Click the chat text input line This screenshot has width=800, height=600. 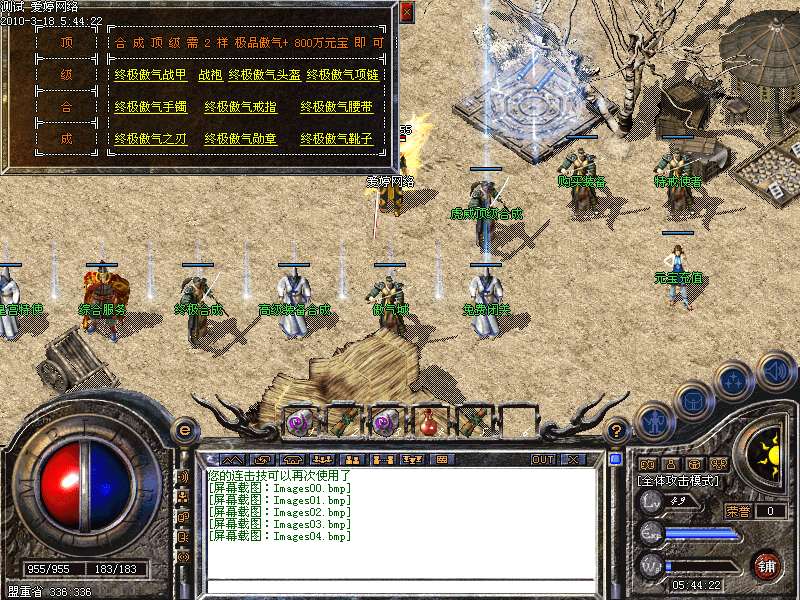click(x=400, y=586)
